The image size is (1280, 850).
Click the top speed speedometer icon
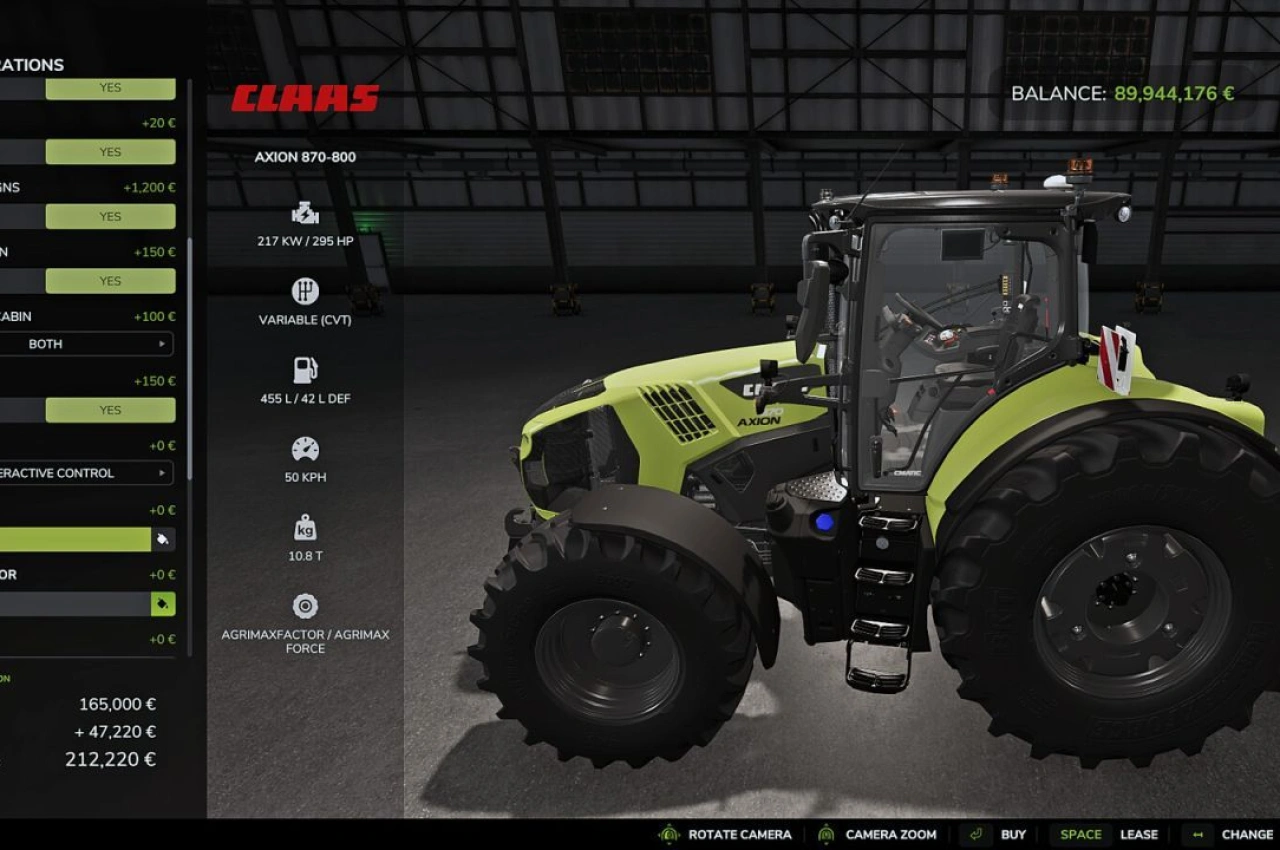tap(304, 448)
